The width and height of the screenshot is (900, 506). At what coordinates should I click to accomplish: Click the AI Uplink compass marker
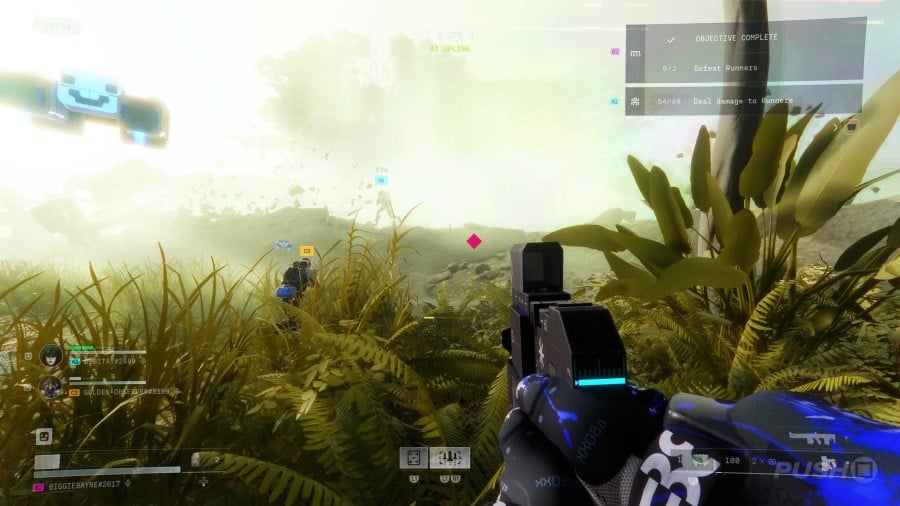coord(450,48)
